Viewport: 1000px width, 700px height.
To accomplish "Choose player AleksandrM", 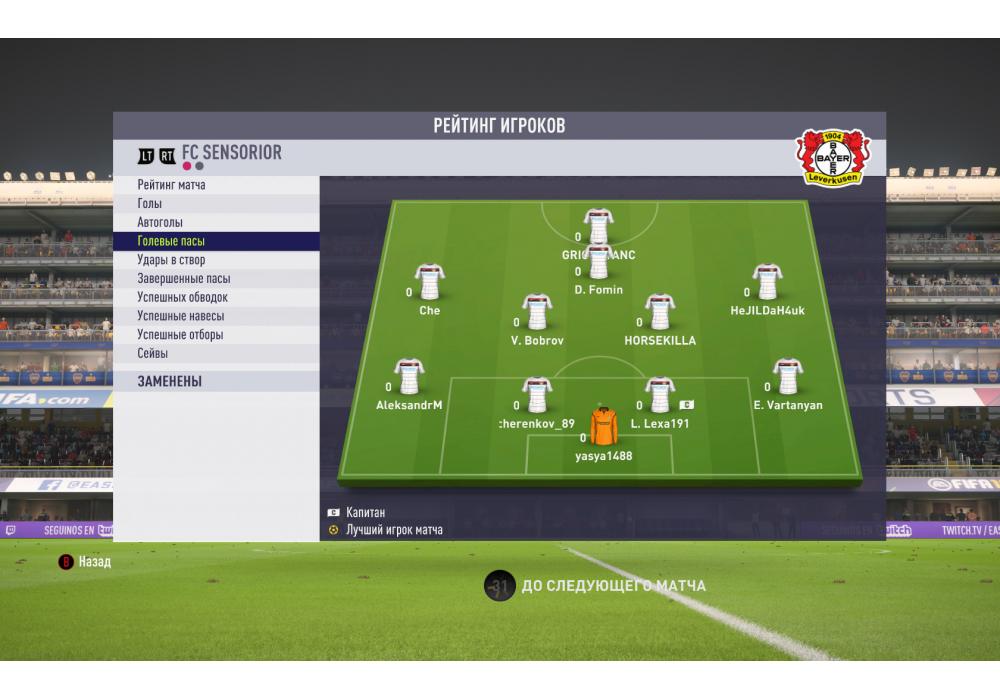I will click(409, 378).
